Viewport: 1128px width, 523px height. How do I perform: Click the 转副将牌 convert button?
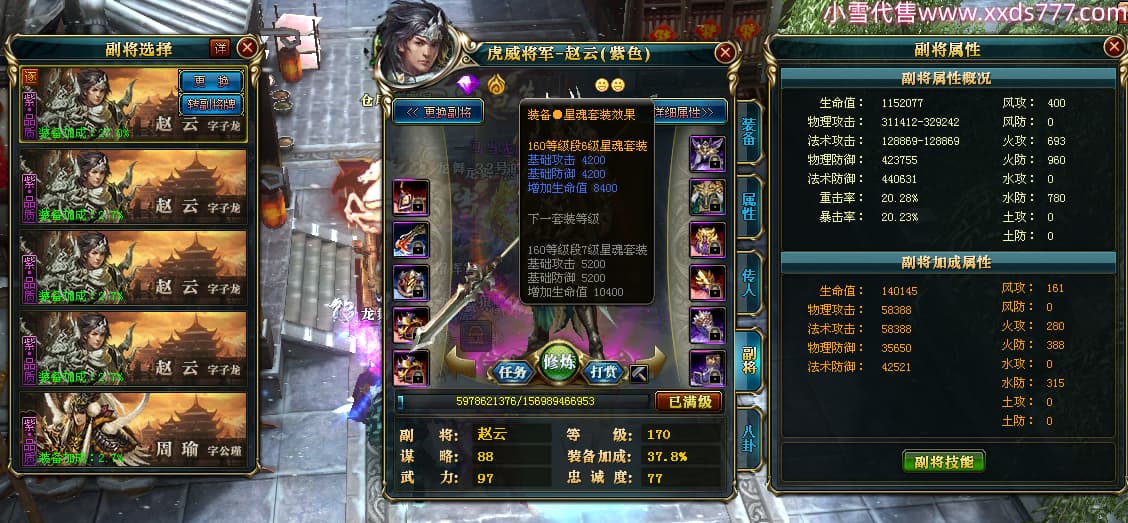tap(210, 103)
